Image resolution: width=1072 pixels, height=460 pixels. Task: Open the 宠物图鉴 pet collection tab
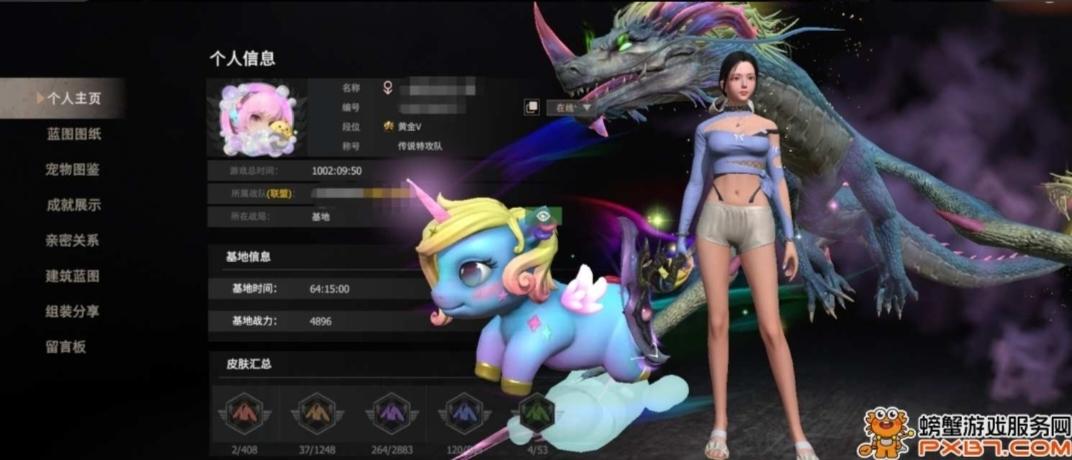(x=73, y=169)
